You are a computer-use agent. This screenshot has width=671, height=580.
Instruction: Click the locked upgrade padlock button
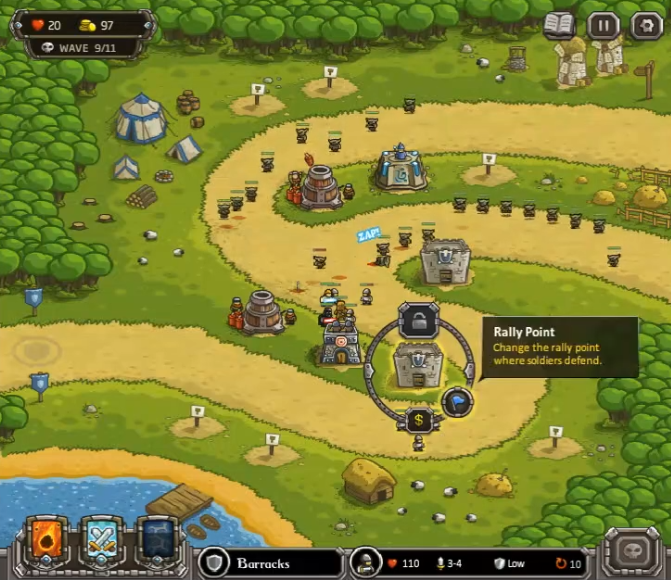[419, 320]
